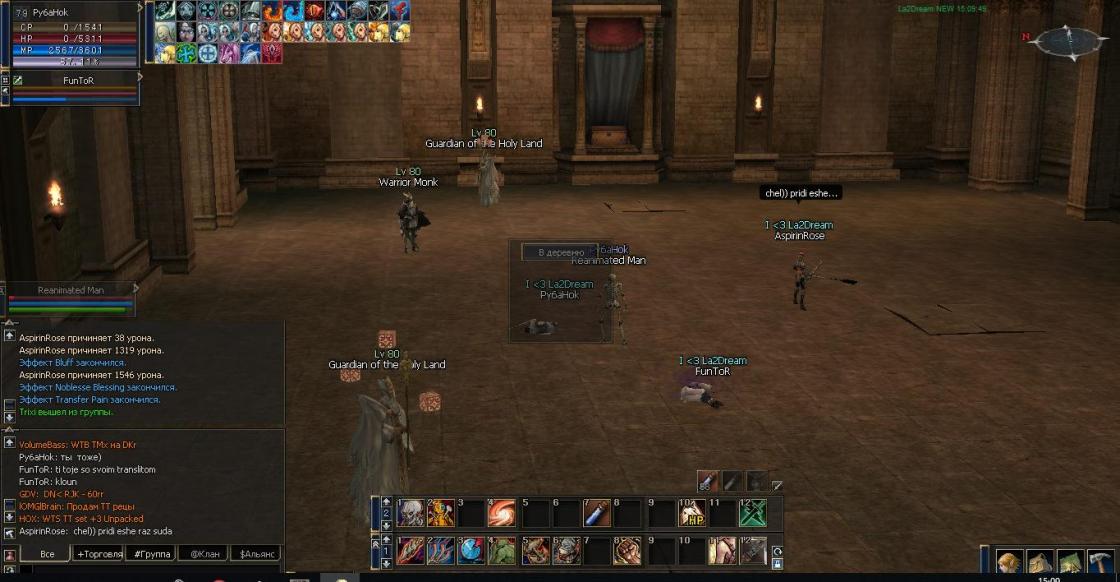Toggle the hotbar lock icon
Viewport: 1120px width, 582px height.
click(x=777, y=564)
